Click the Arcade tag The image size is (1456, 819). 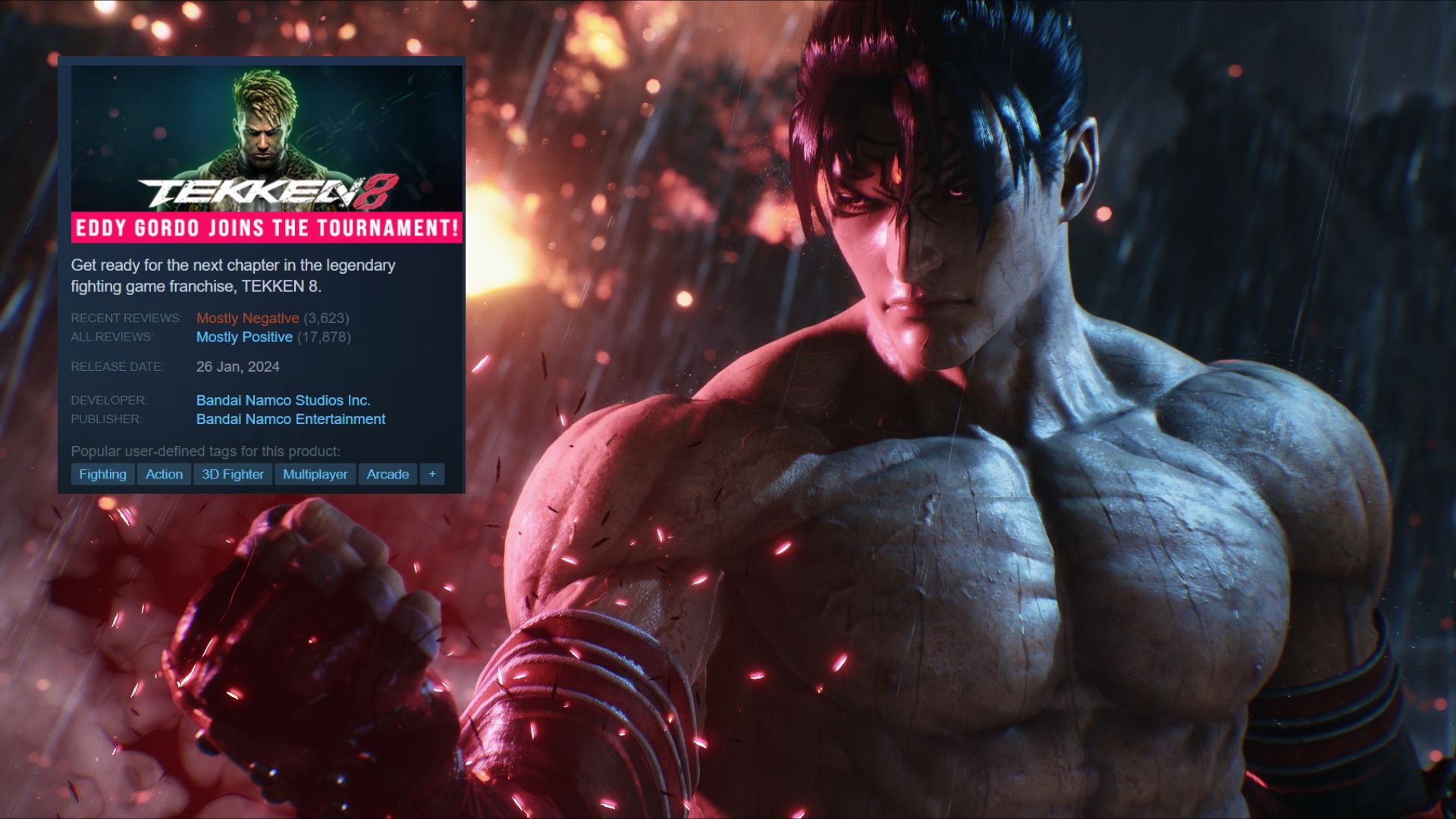click(x=388, y=474)
